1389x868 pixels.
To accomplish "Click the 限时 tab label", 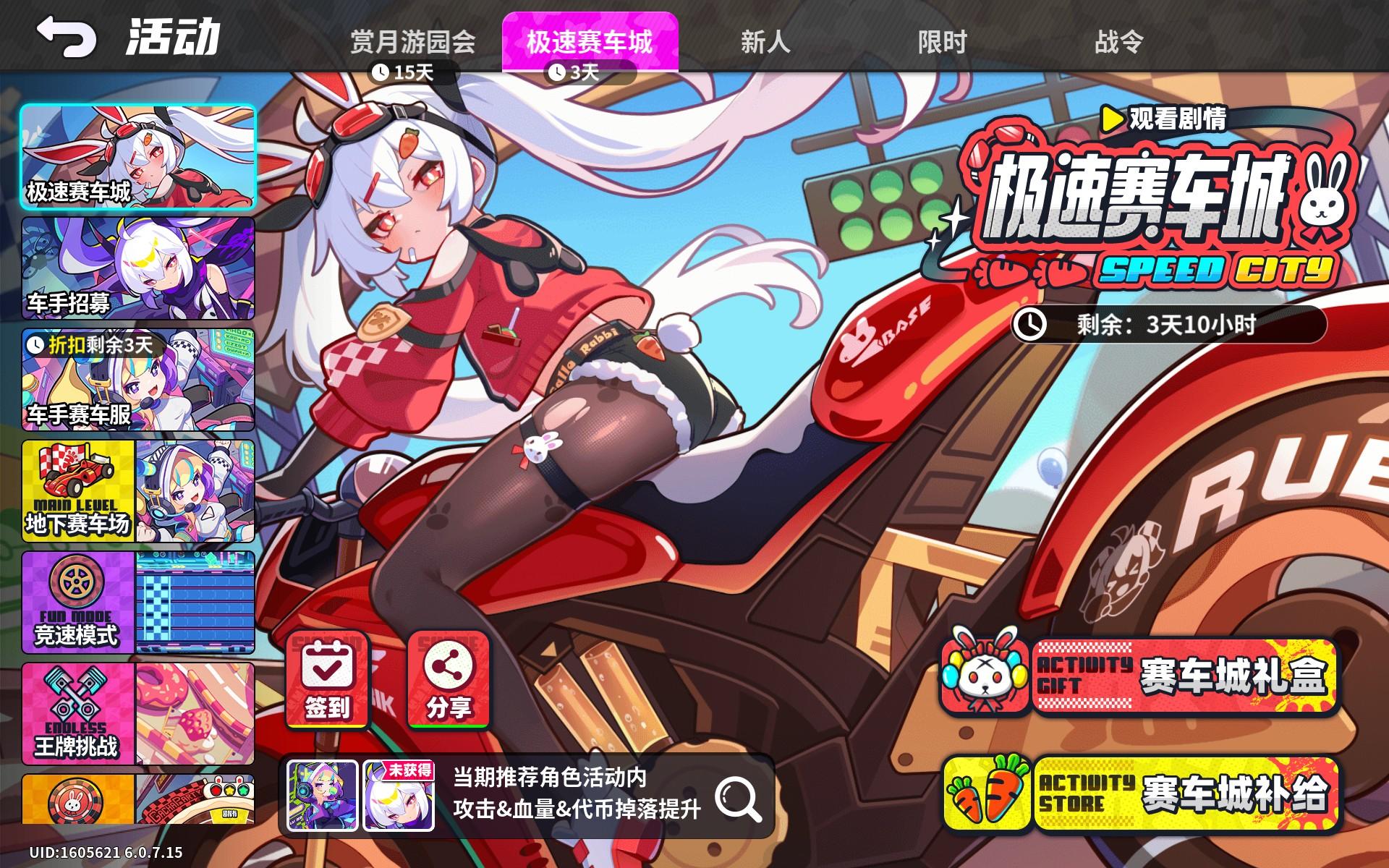I will pos(940,43).
